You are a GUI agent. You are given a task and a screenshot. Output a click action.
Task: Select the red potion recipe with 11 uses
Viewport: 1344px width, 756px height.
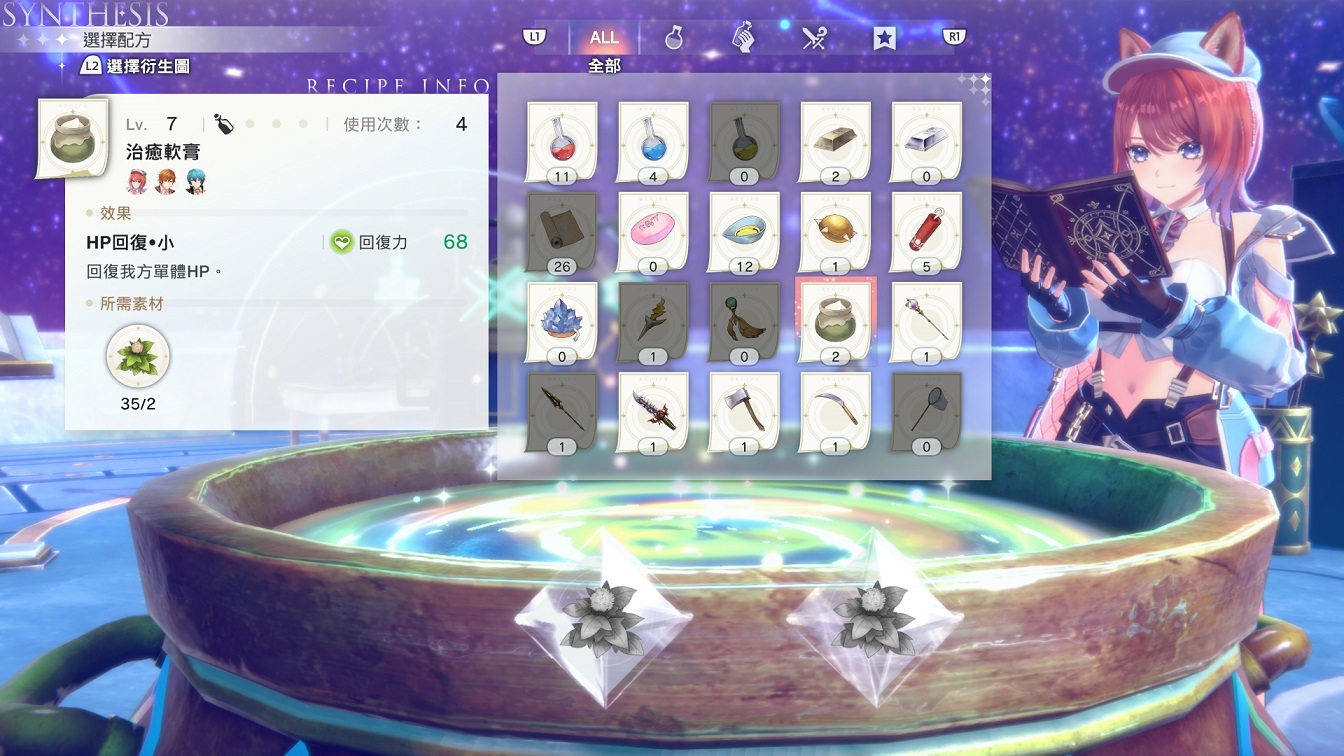pyautogui.click(x=560, y=140)
